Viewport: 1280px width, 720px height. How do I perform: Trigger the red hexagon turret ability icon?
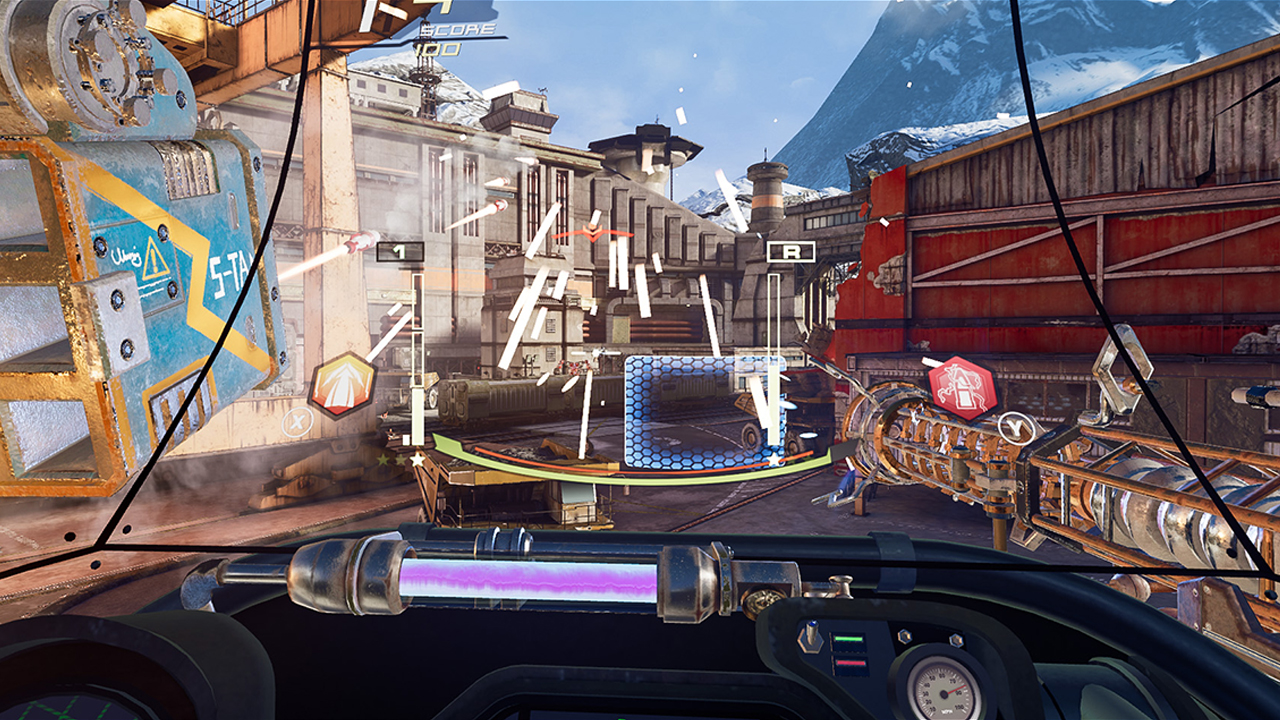click(x=962, y=388)
